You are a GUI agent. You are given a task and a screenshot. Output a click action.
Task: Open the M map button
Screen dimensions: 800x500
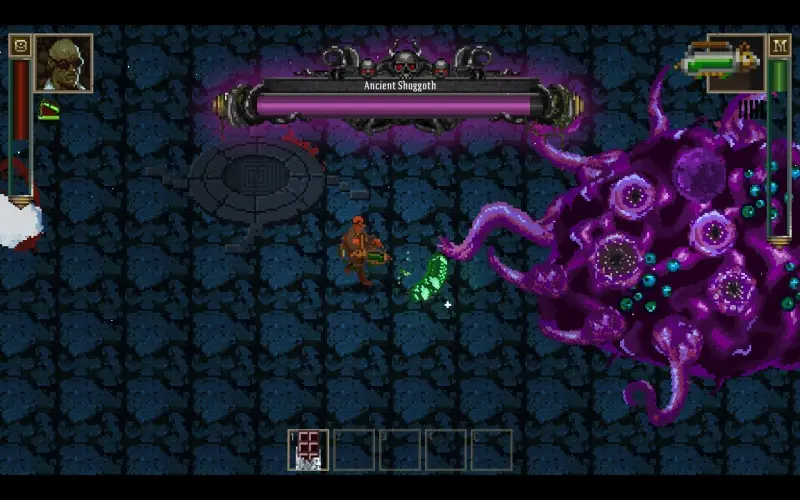780,45
